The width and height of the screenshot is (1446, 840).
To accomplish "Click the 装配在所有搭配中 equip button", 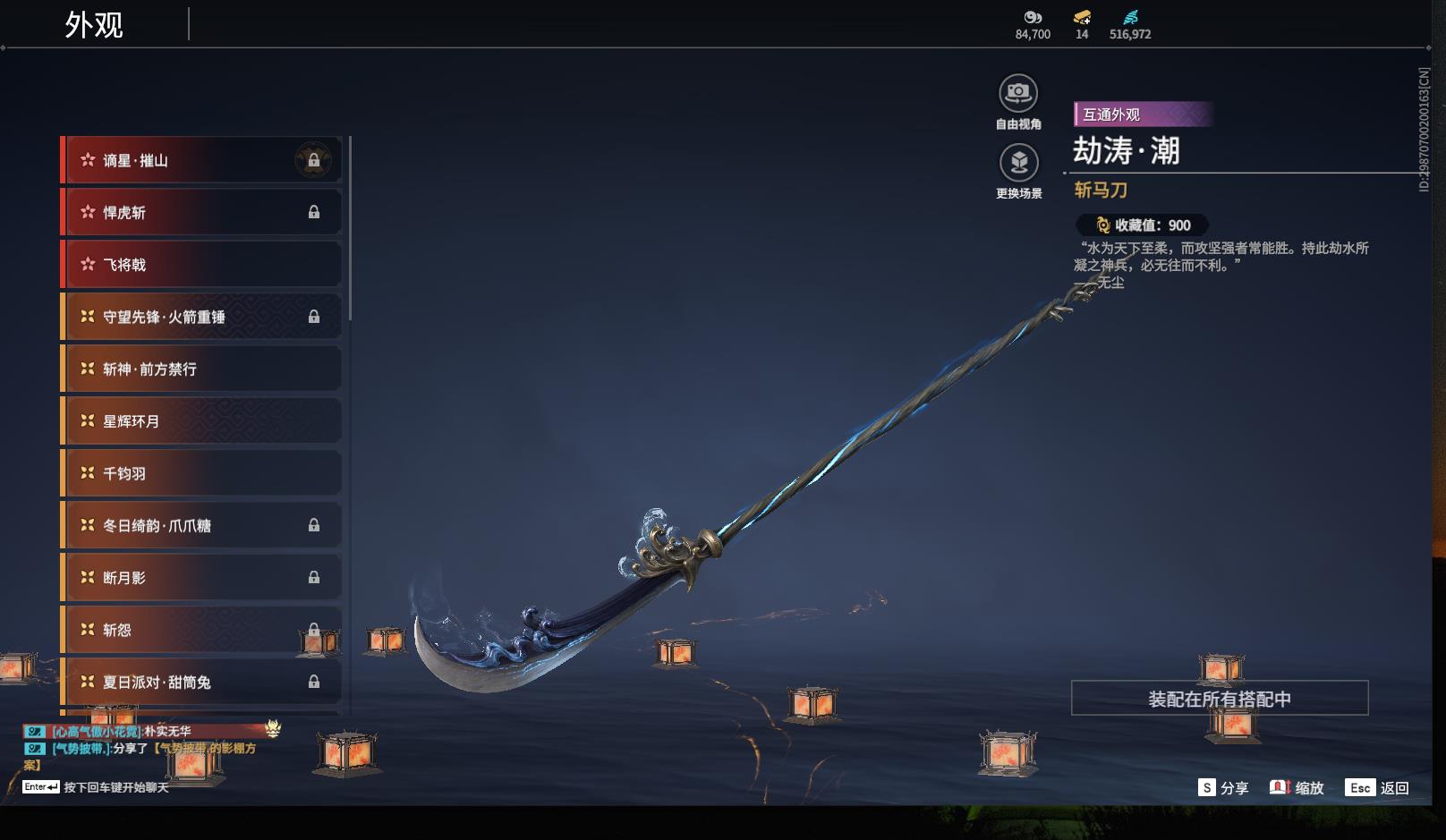I will pos(1219,699).
